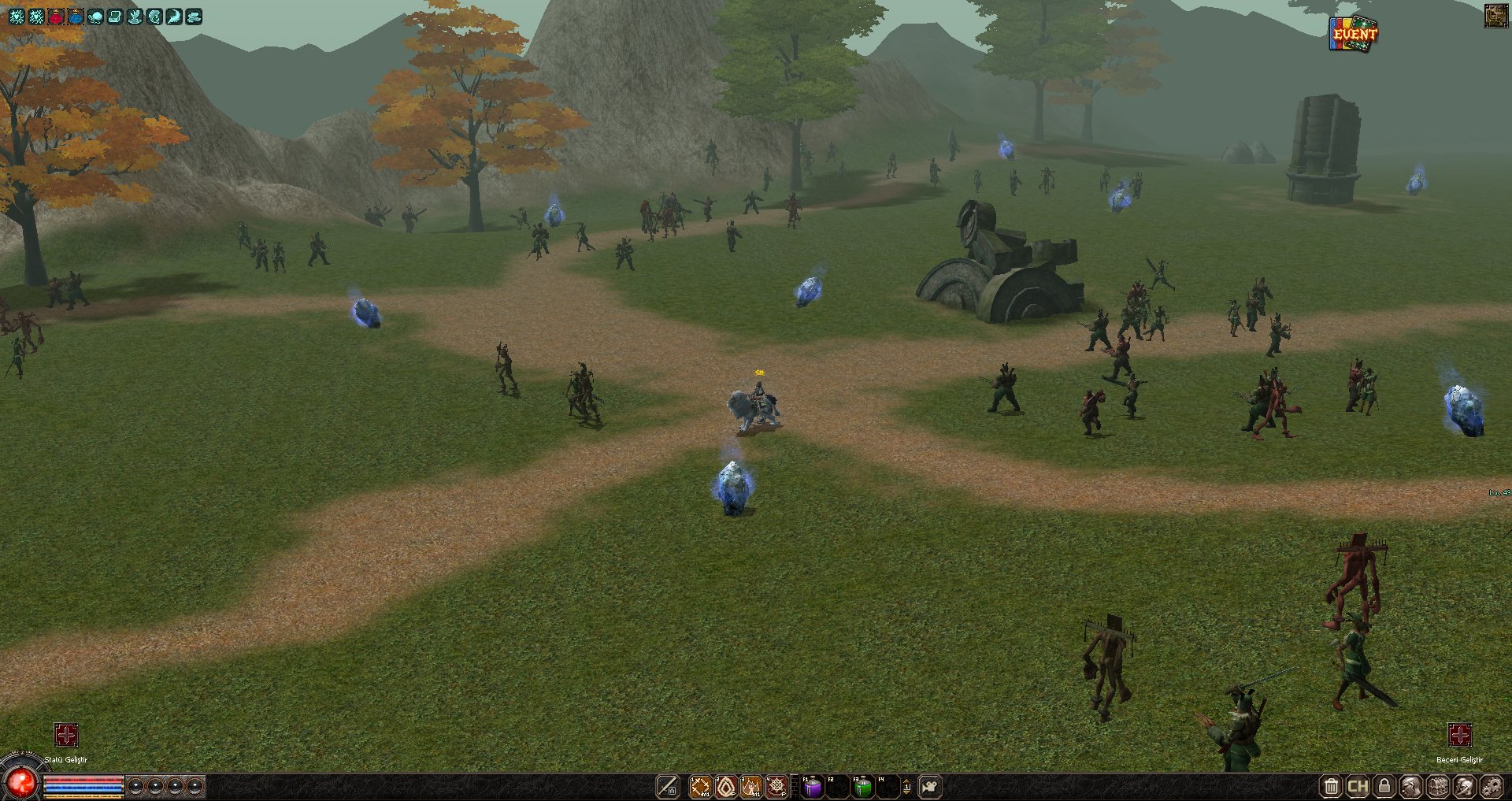Select the sword attack slot
Viewport: 1512px width, 801px height.
(x=668, y=786)
